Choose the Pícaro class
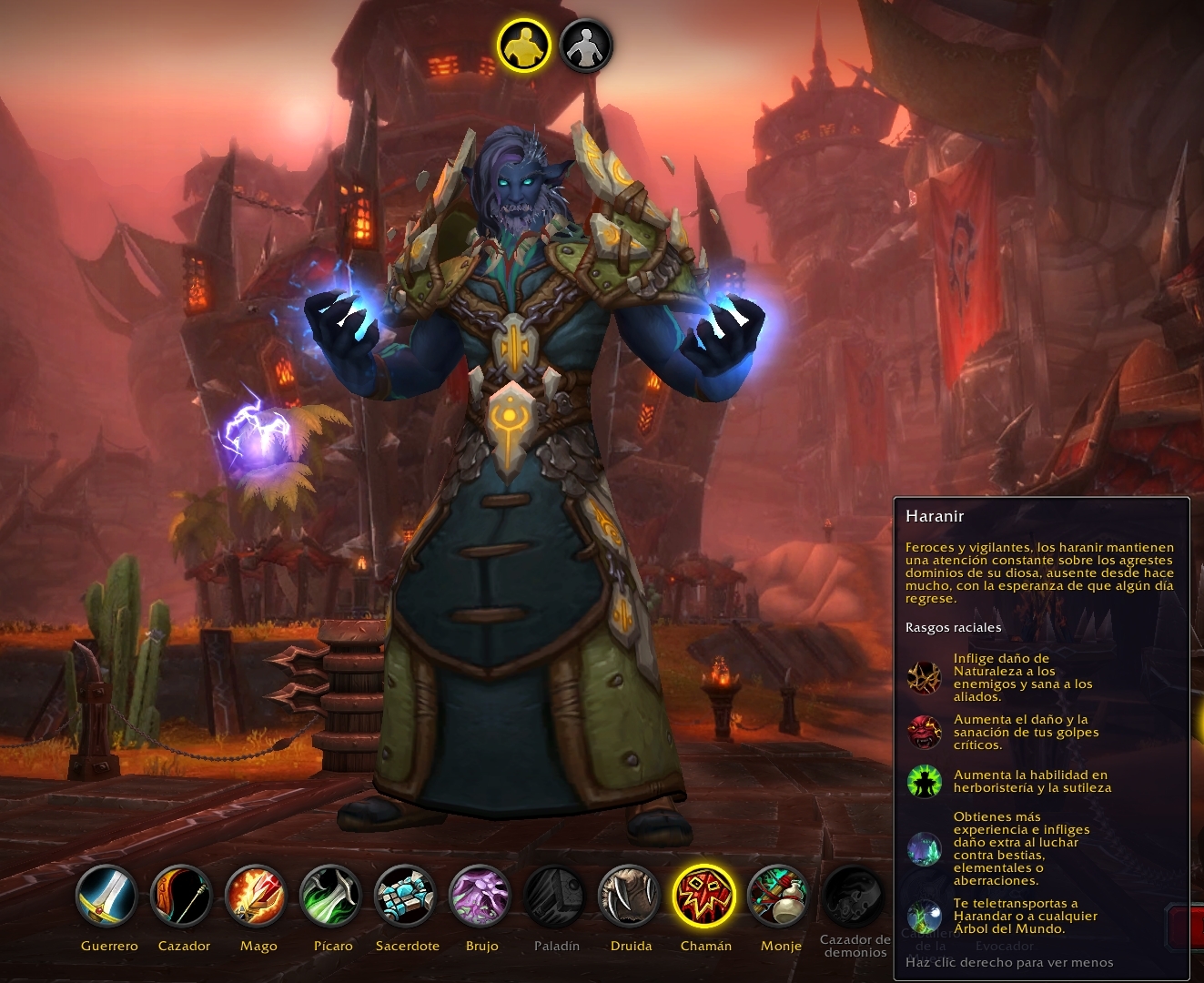This screenshot has height=983, width=1204. point(332,896)
